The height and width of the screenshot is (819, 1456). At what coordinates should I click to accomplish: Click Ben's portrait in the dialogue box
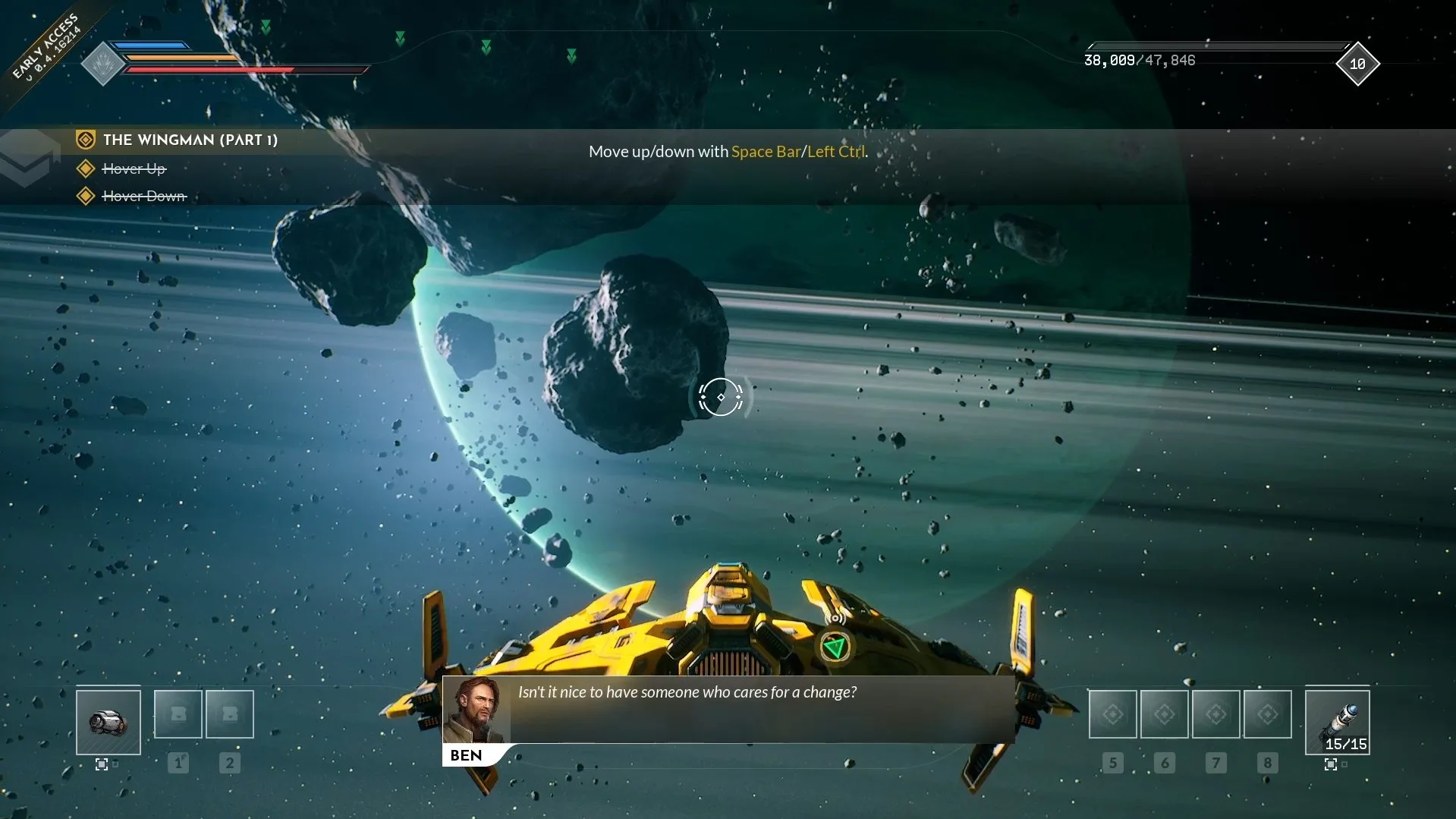tap(476, 711)
